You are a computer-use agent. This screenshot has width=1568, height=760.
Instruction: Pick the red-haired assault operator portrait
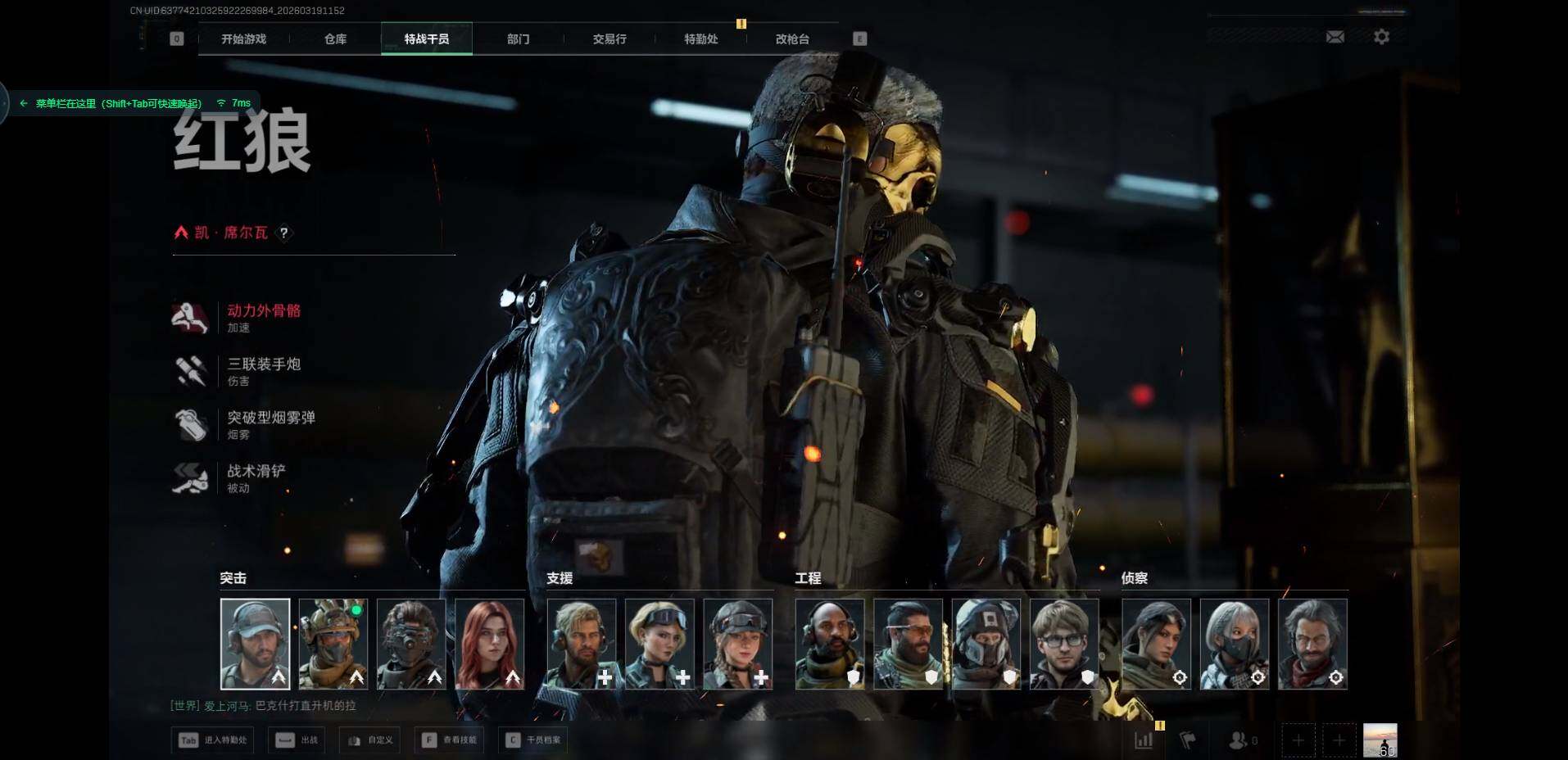tap(489, 644)
